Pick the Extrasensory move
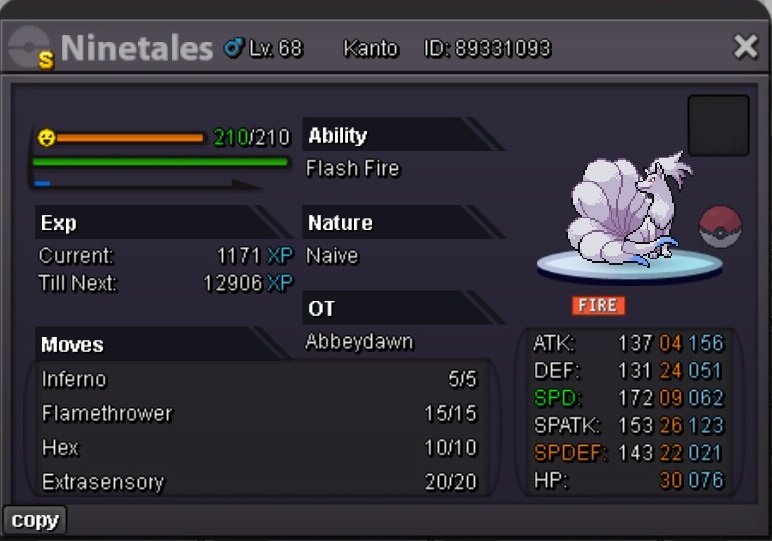 (x=260, y=482)
